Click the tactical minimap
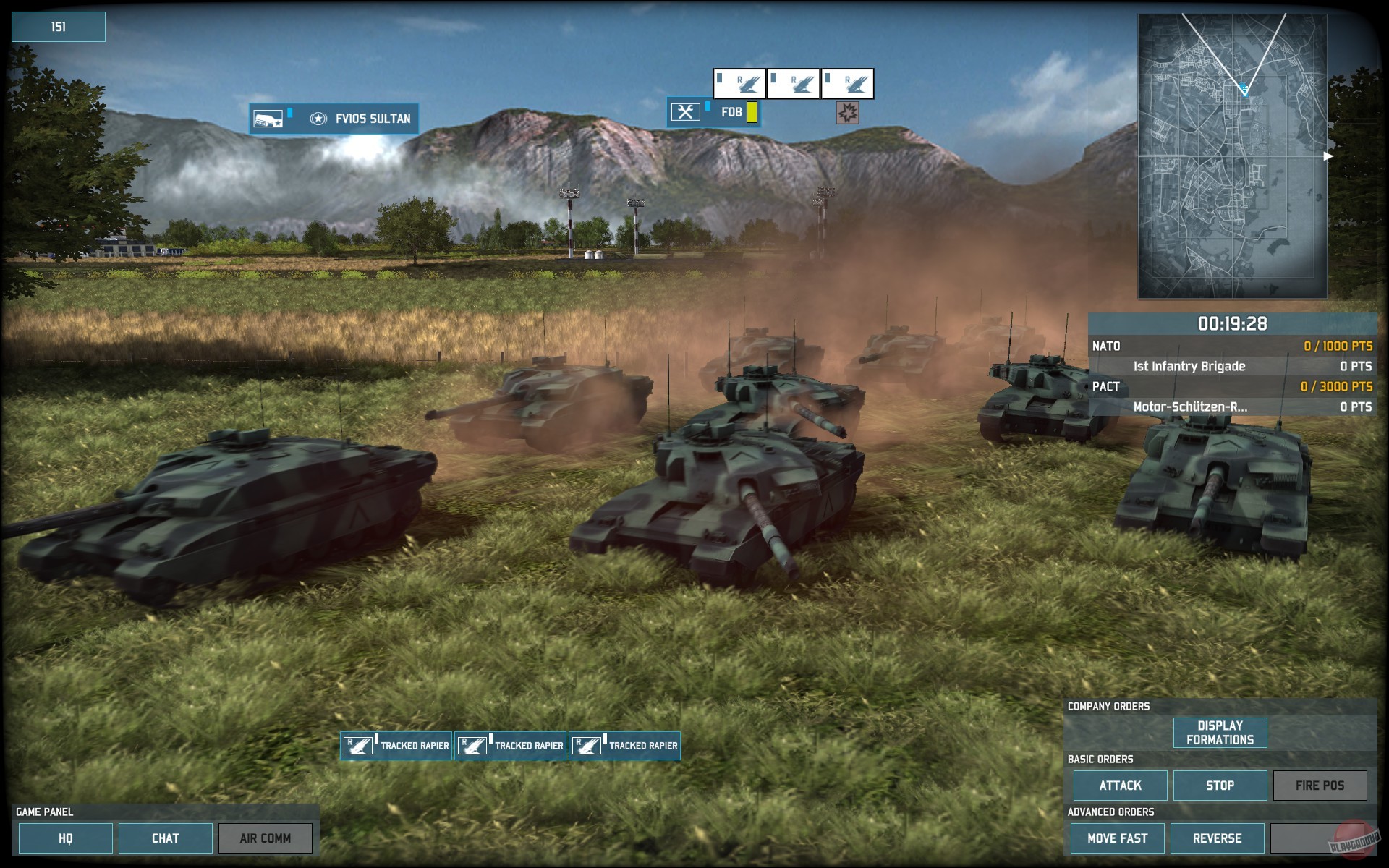This screenshot has height=868, width=1389. coord(1232,156)
